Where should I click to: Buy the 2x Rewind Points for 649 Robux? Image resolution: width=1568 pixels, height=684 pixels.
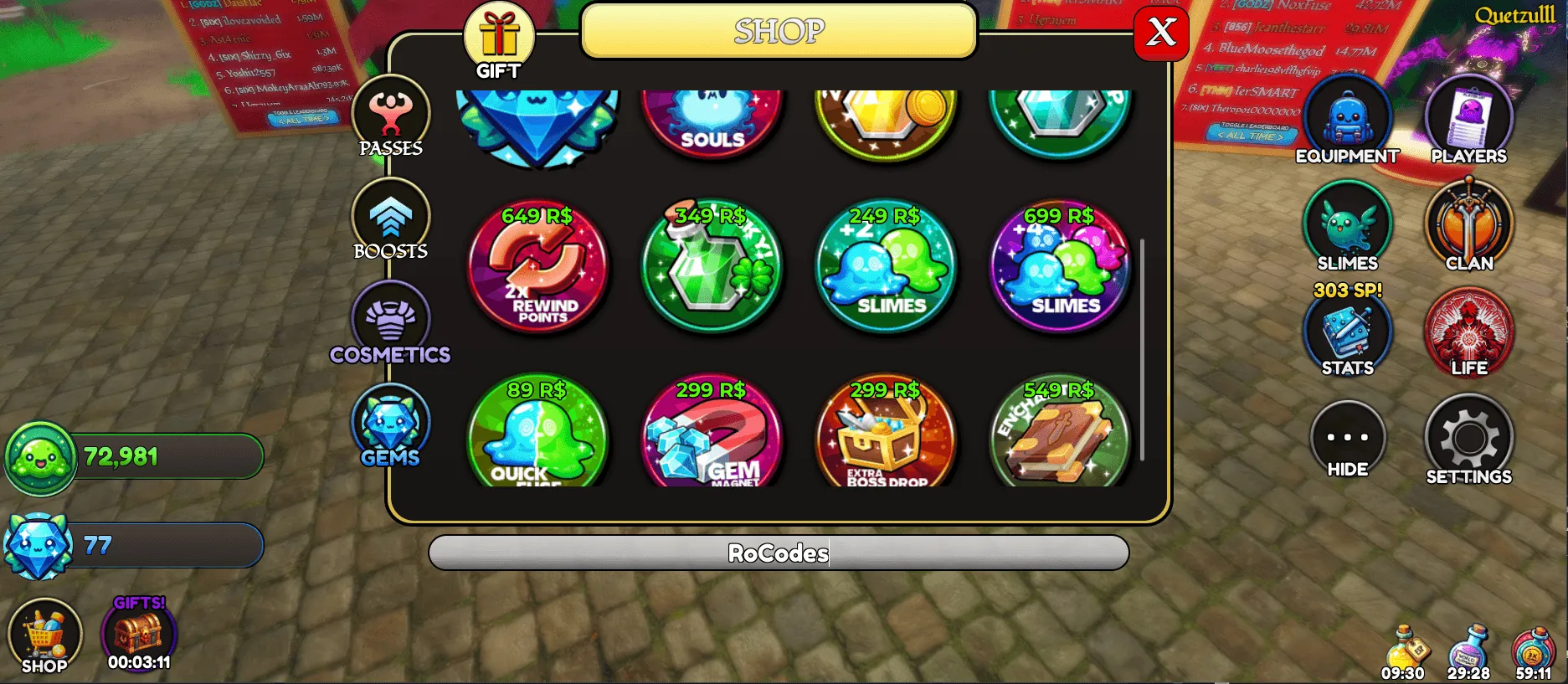pyautogui.click(x=537, y=270)
